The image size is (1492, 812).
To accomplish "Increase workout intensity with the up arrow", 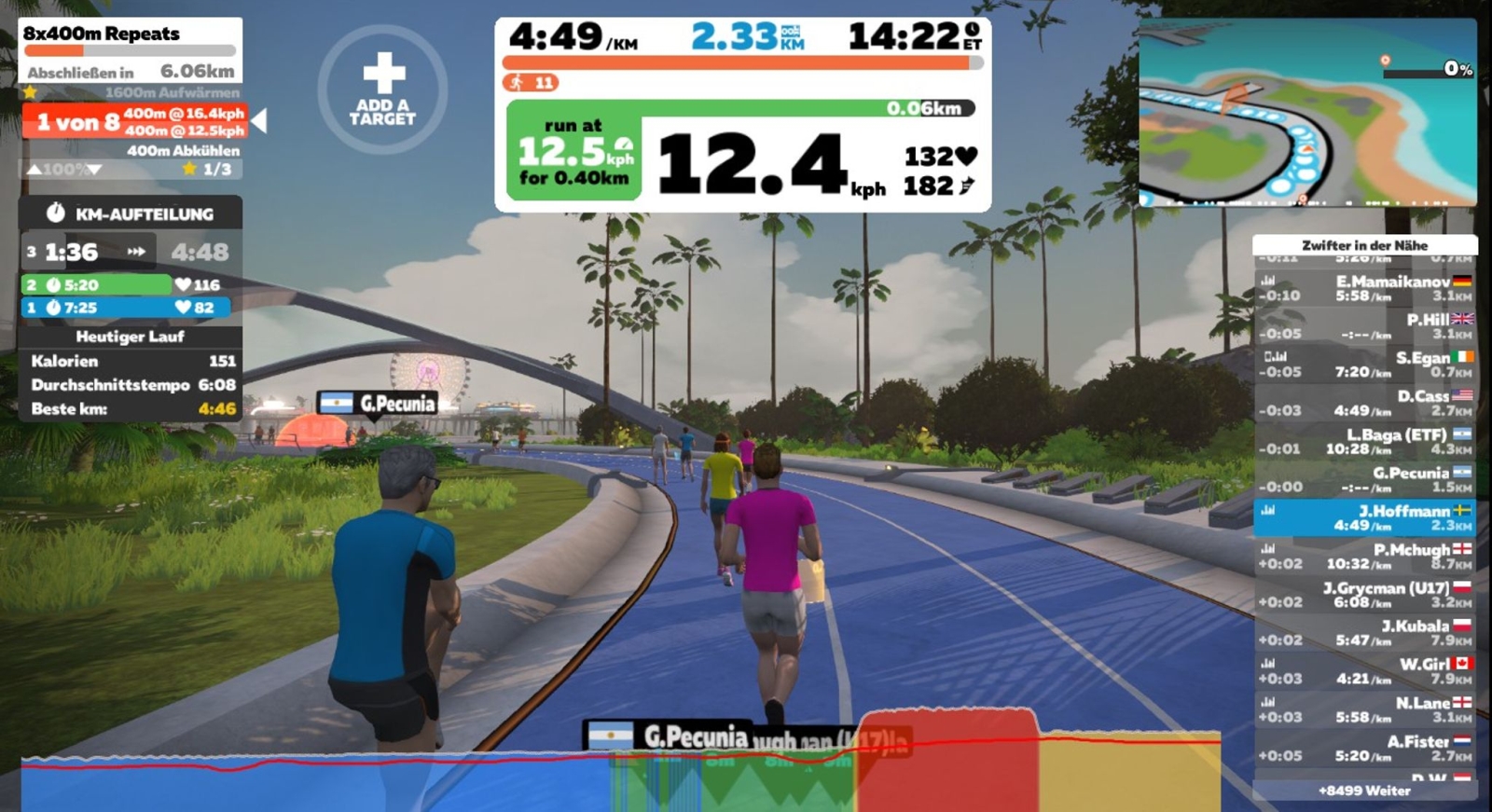I will [x=34, y=170].
